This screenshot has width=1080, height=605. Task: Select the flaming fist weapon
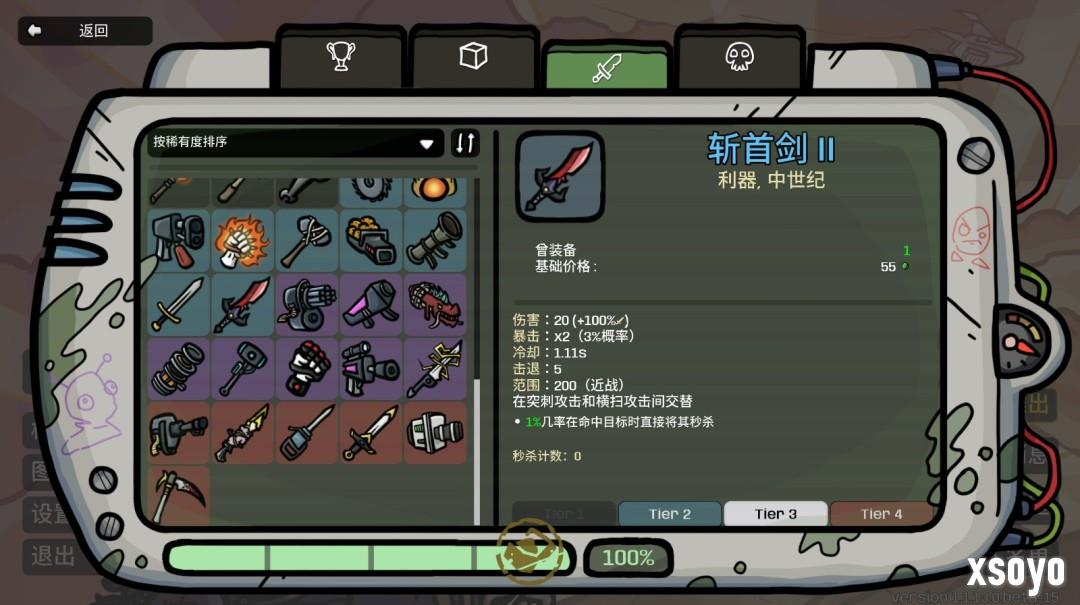tap(242, 240)
